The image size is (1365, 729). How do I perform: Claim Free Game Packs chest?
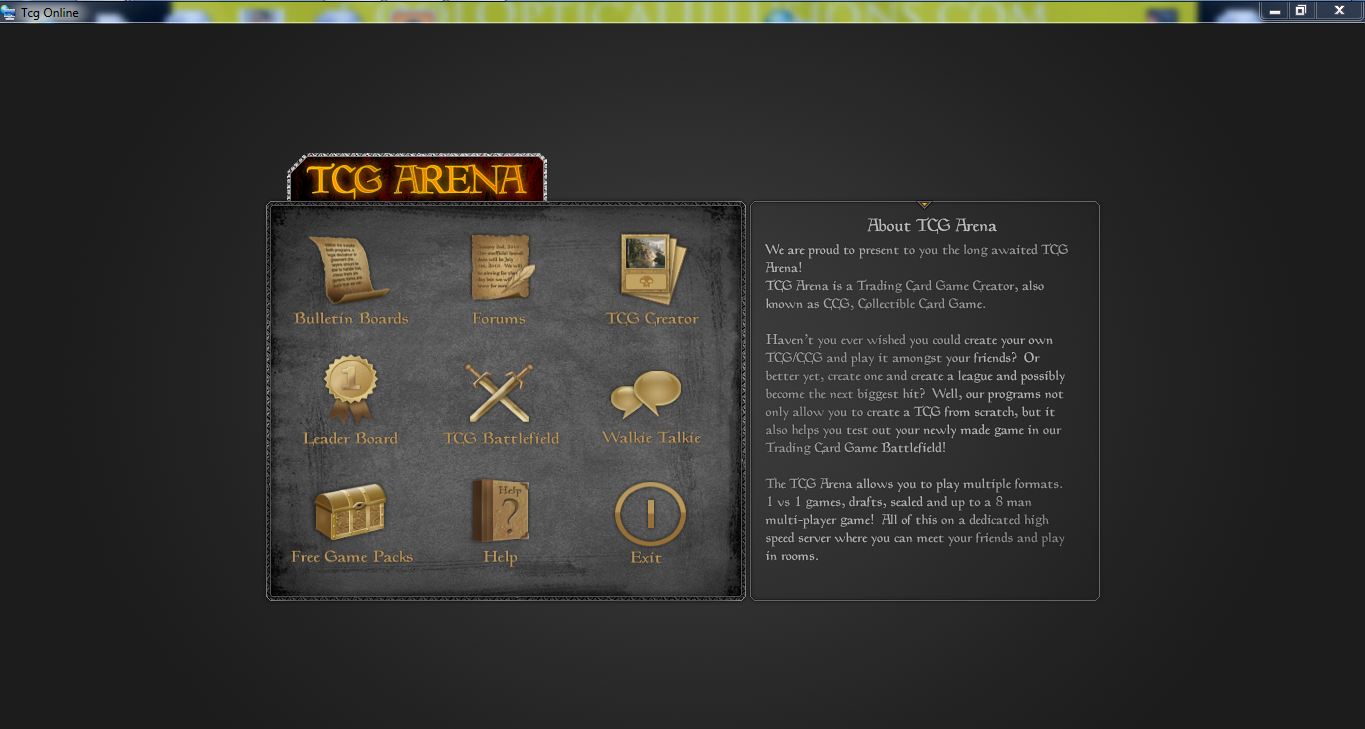pyautogui.click(x=350, y=511)
